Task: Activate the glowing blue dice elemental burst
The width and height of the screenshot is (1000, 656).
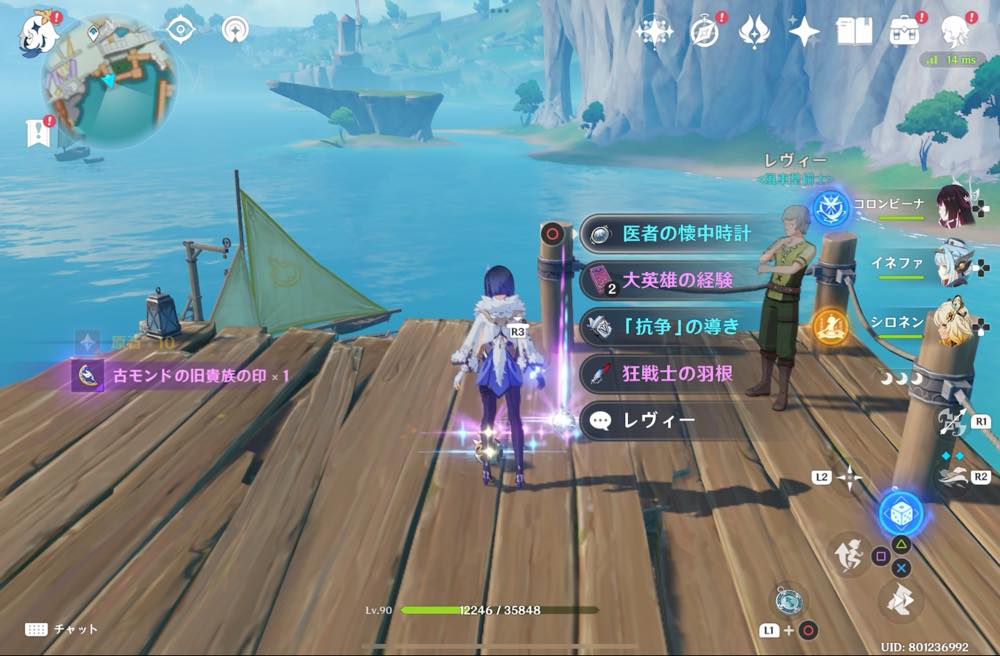Action: point(900,514)
